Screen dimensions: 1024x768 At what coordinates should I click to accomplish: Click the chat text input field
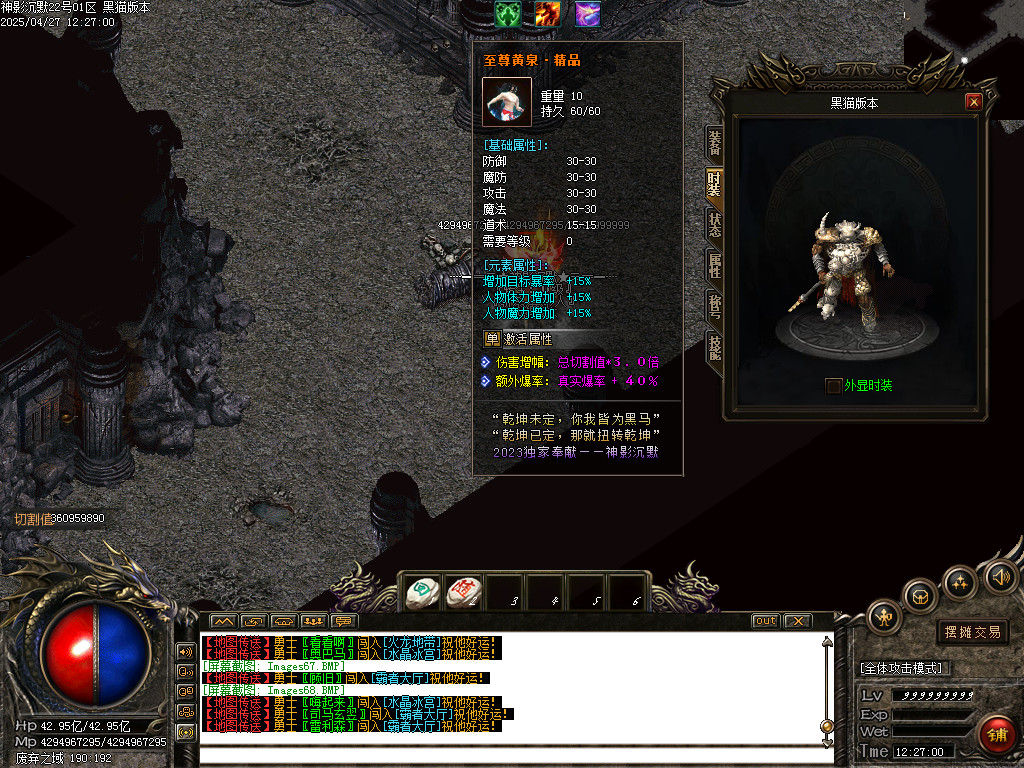(515, 755)
